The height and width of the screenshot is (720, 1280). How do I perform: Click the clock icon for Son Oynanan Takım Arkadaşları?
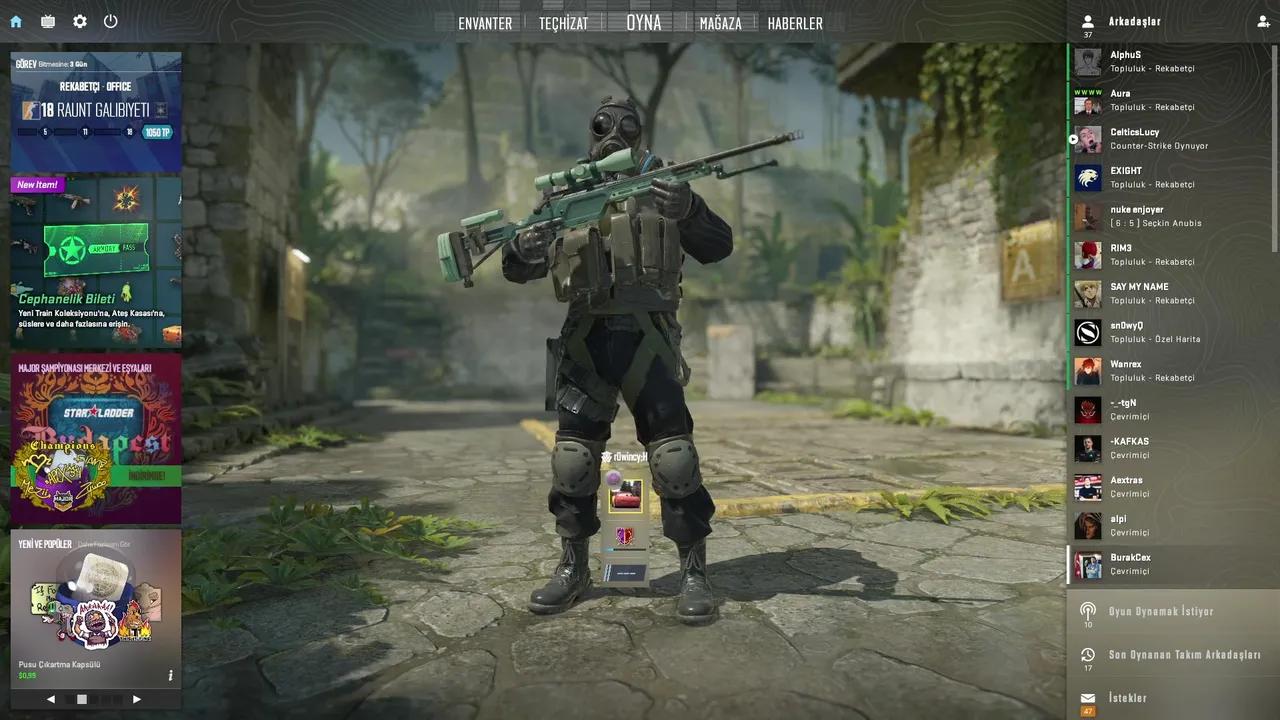[1087, 655]
